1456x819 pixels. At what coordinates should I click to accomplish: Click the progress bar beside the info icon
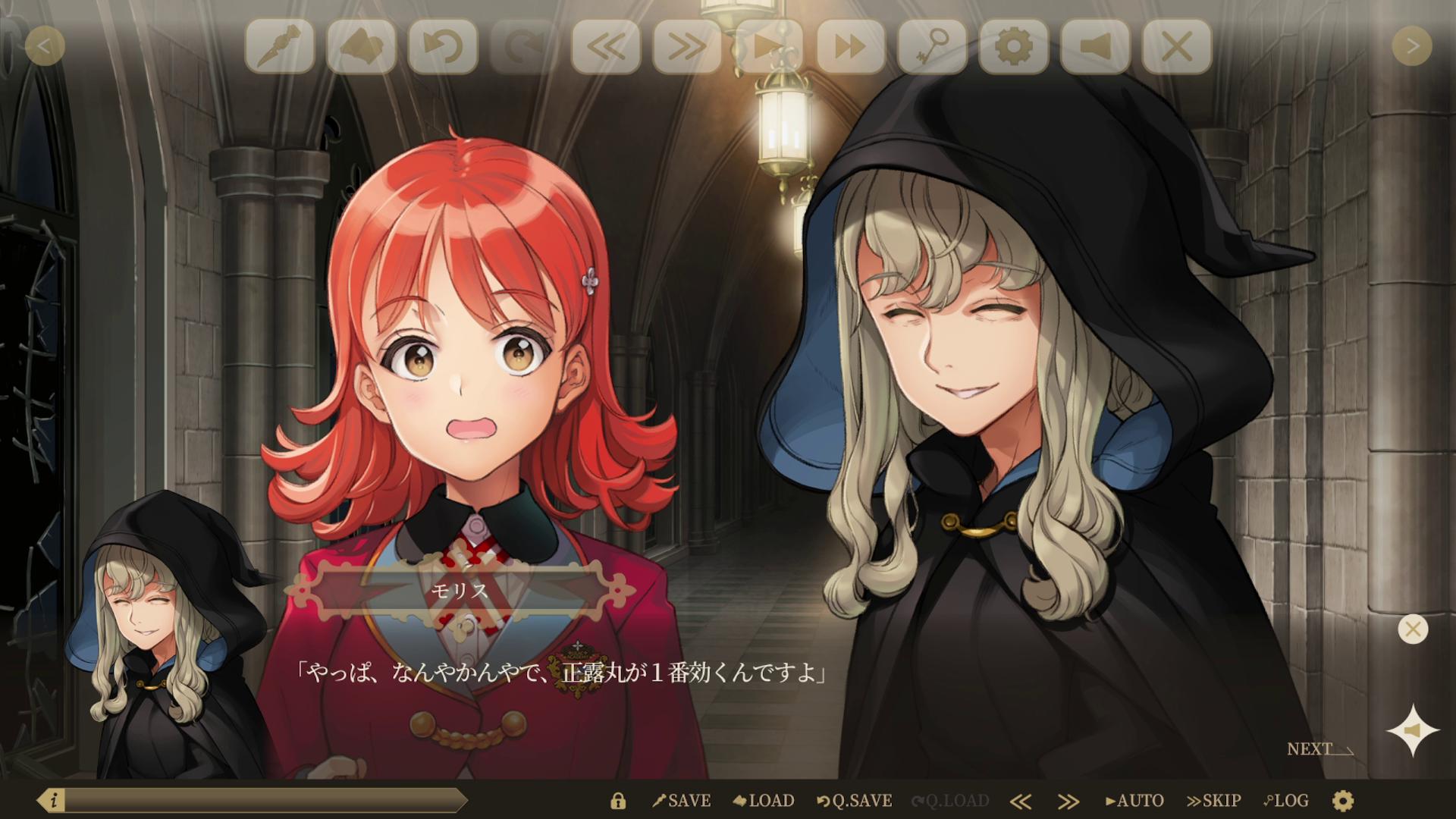click(265, 798)
